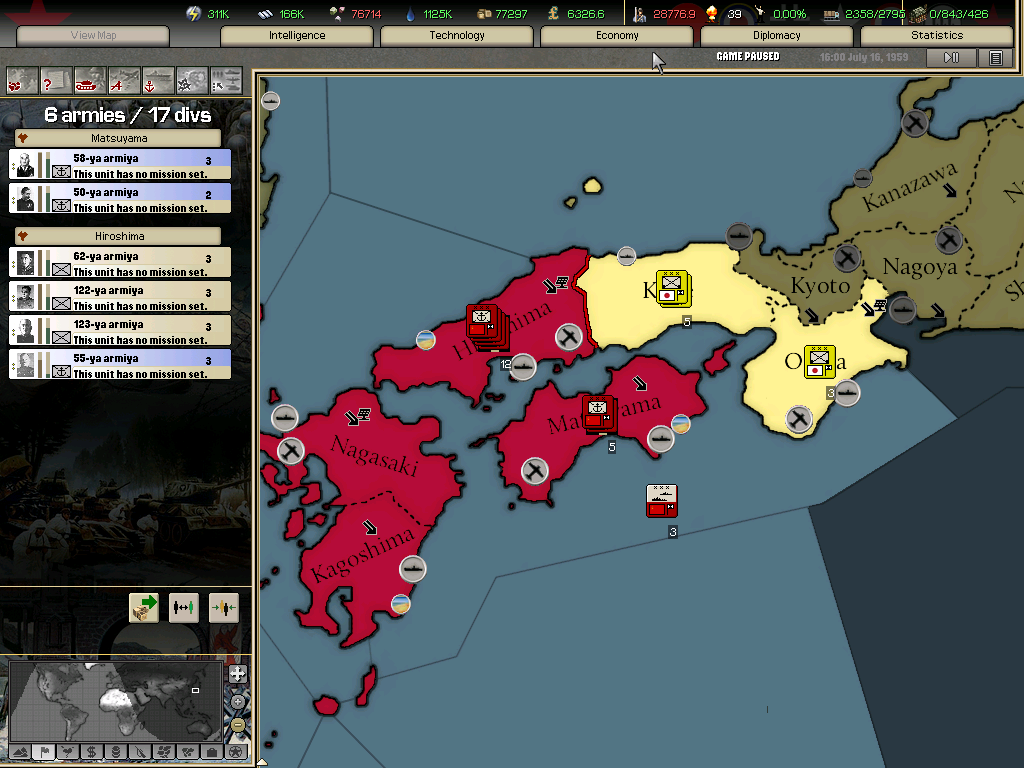The image size is (1024, 768).
Task: Go to the Diplomacy screen
Action: coord(777,36)
